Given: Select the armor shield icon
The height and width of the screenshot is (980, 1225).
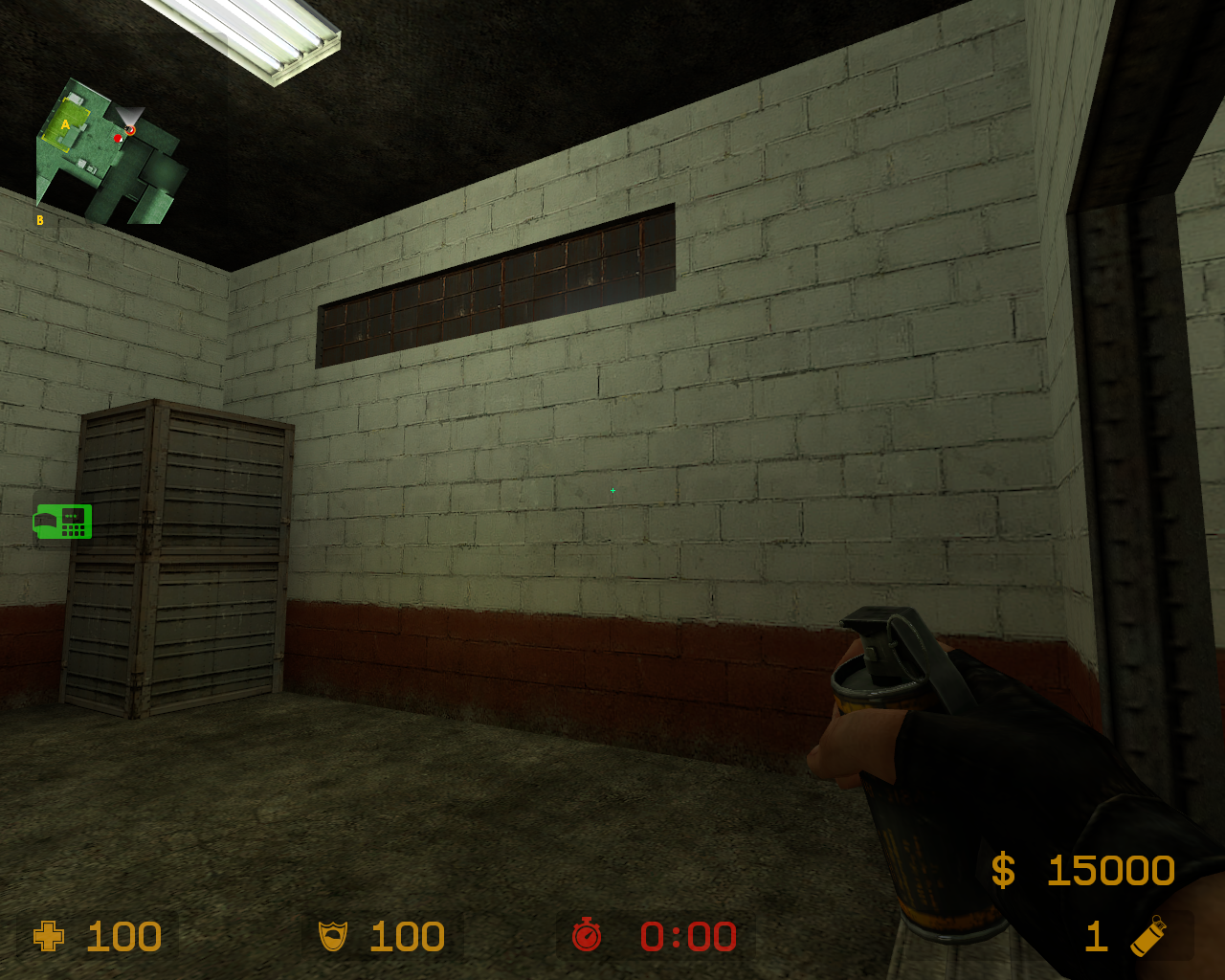Looking at the screenshot, I should point(333,937).
